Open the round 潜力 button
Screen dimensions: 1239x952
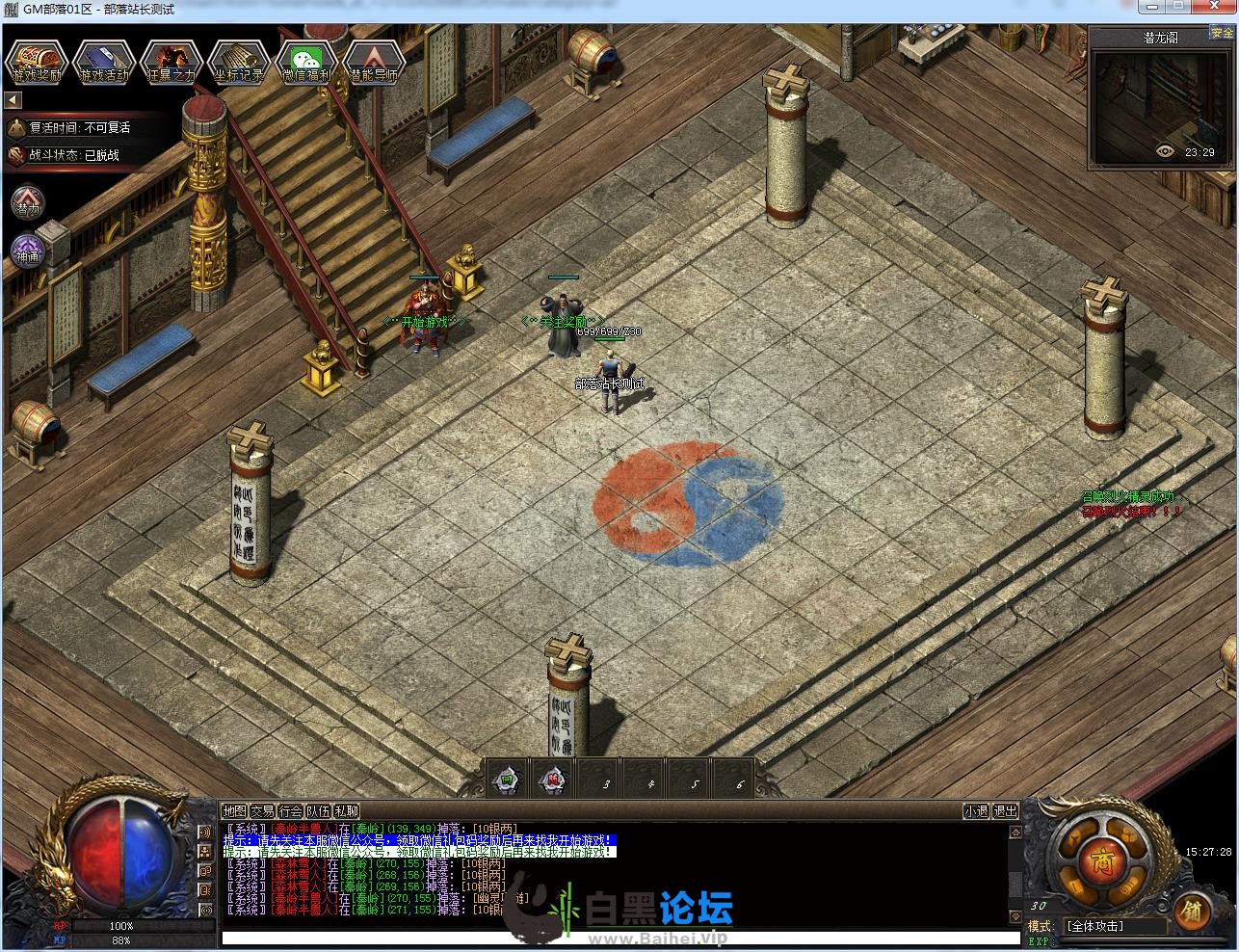coord(28,203)
